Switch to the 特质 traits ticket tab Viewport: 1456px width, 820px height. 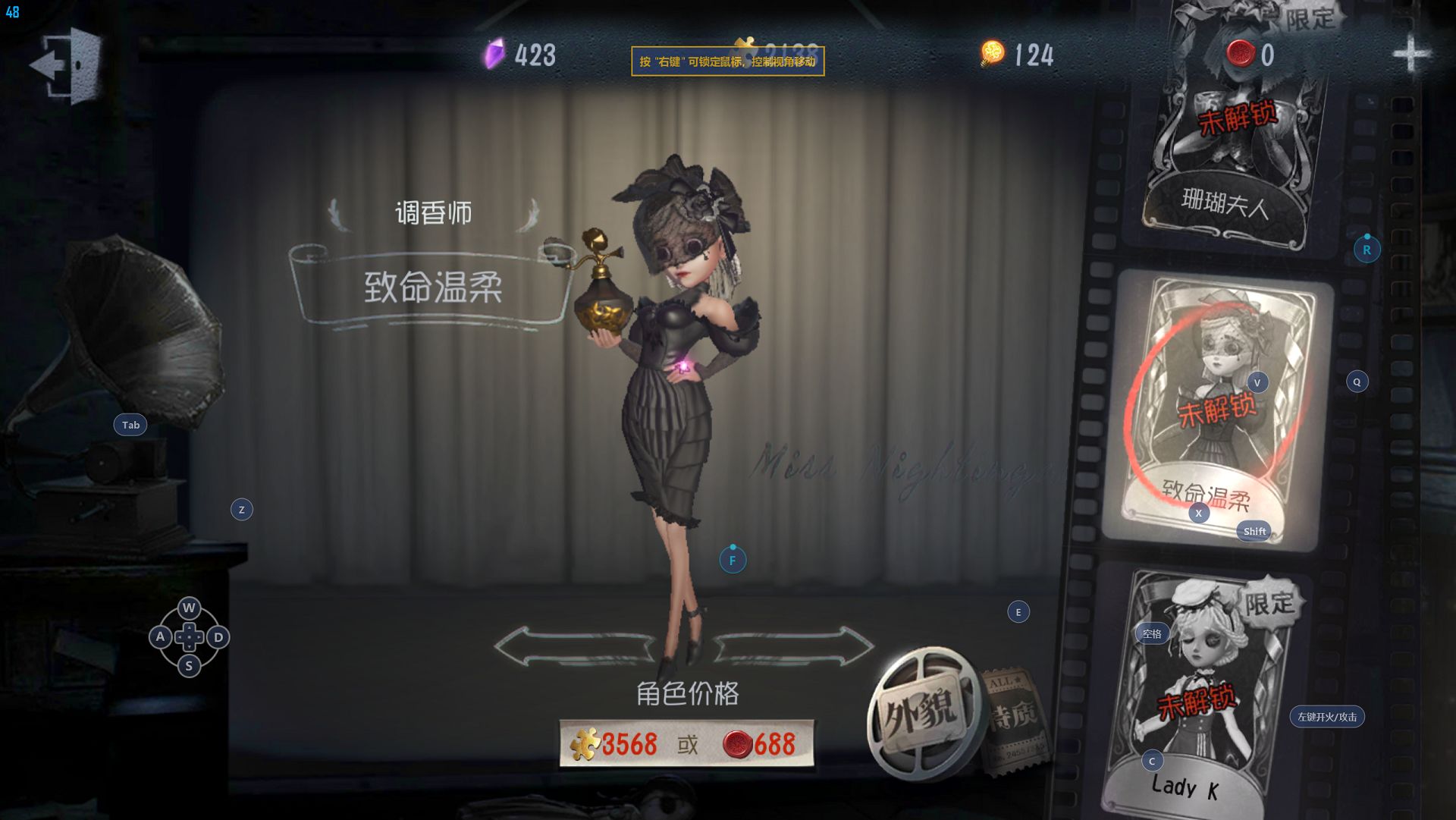[x=1013, y=718]
